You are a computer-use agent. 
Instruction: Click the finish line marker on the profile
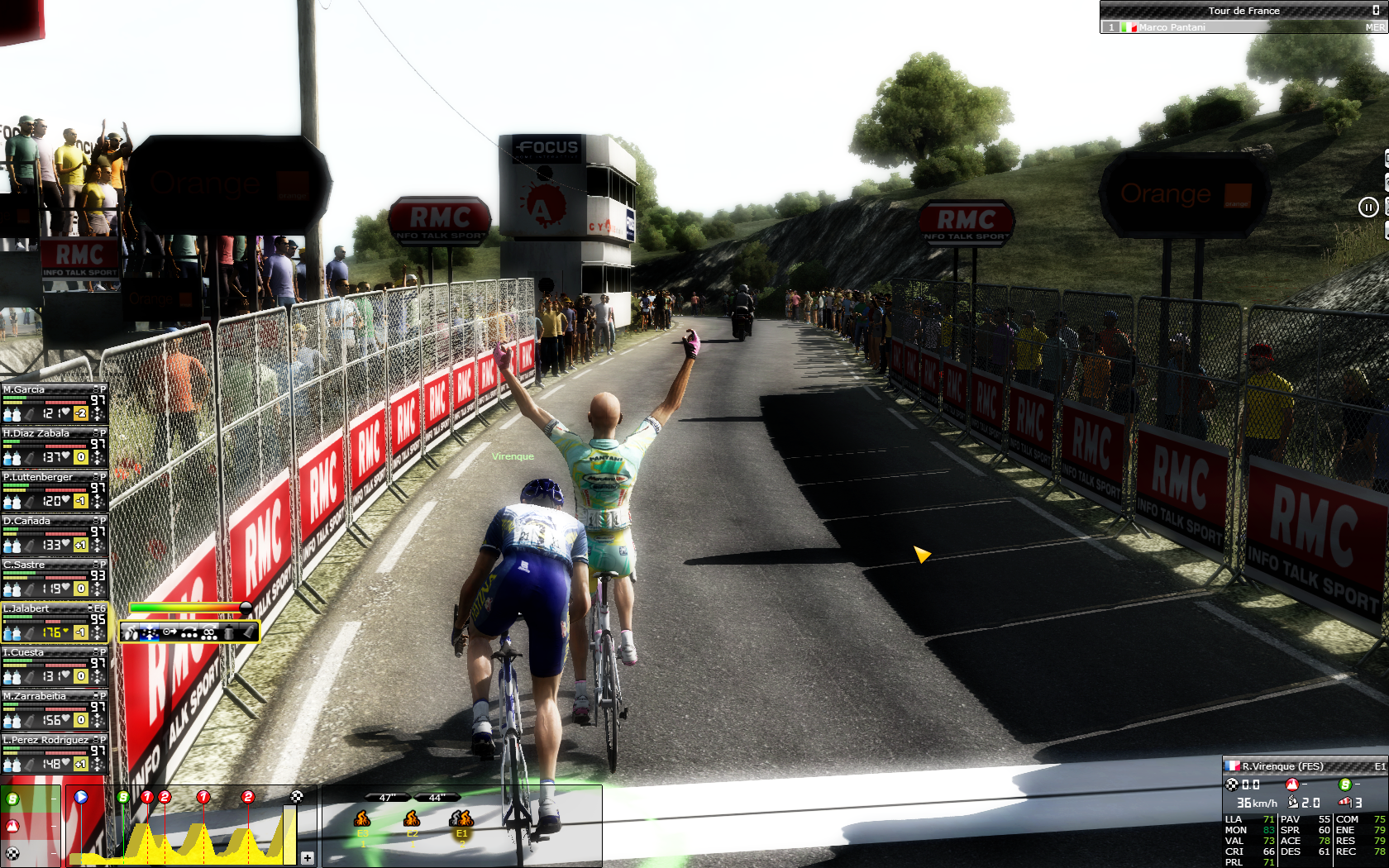coord(297,797)
